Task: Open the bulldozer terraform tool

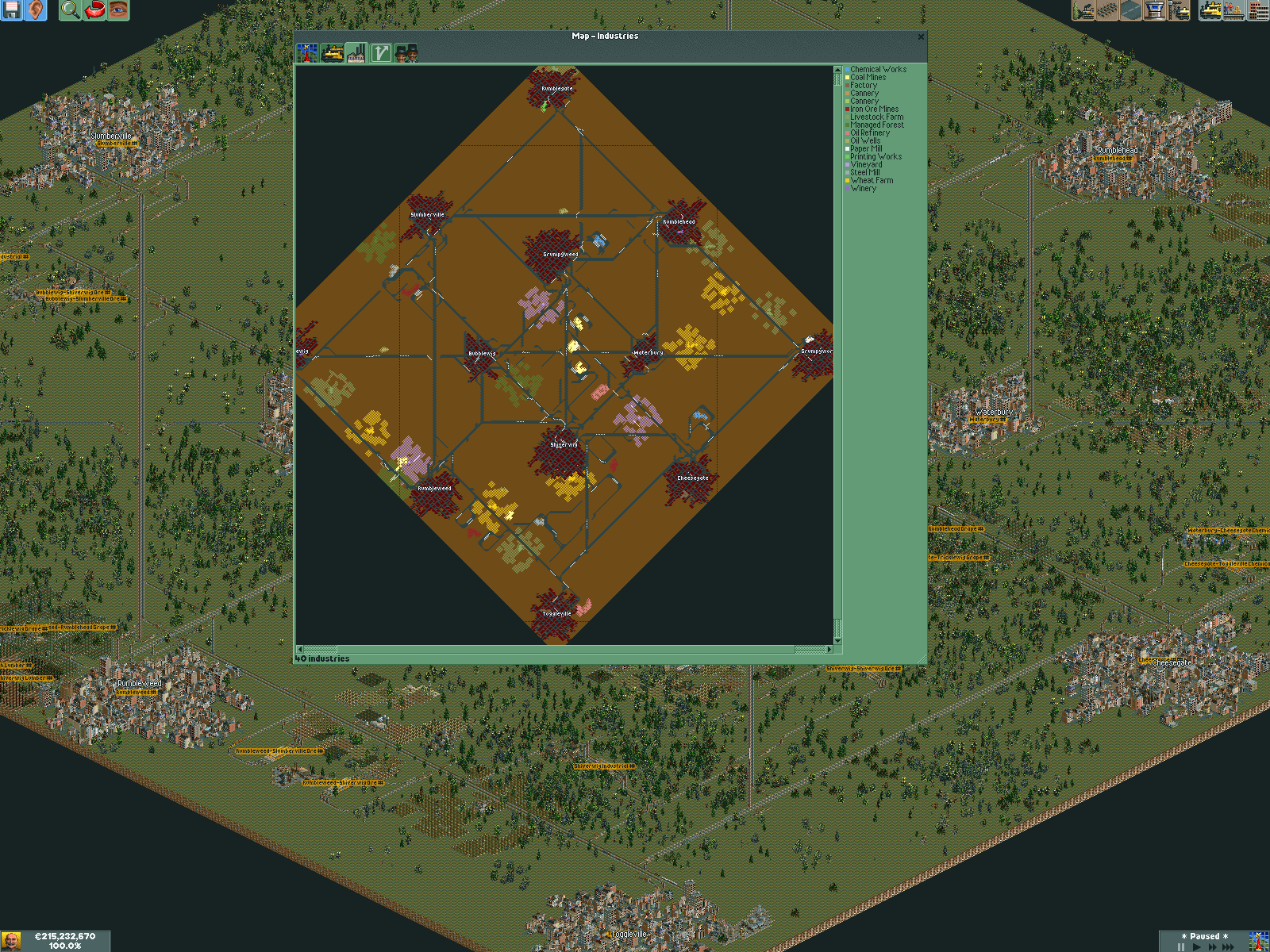Action: [x=1083, y=10]
